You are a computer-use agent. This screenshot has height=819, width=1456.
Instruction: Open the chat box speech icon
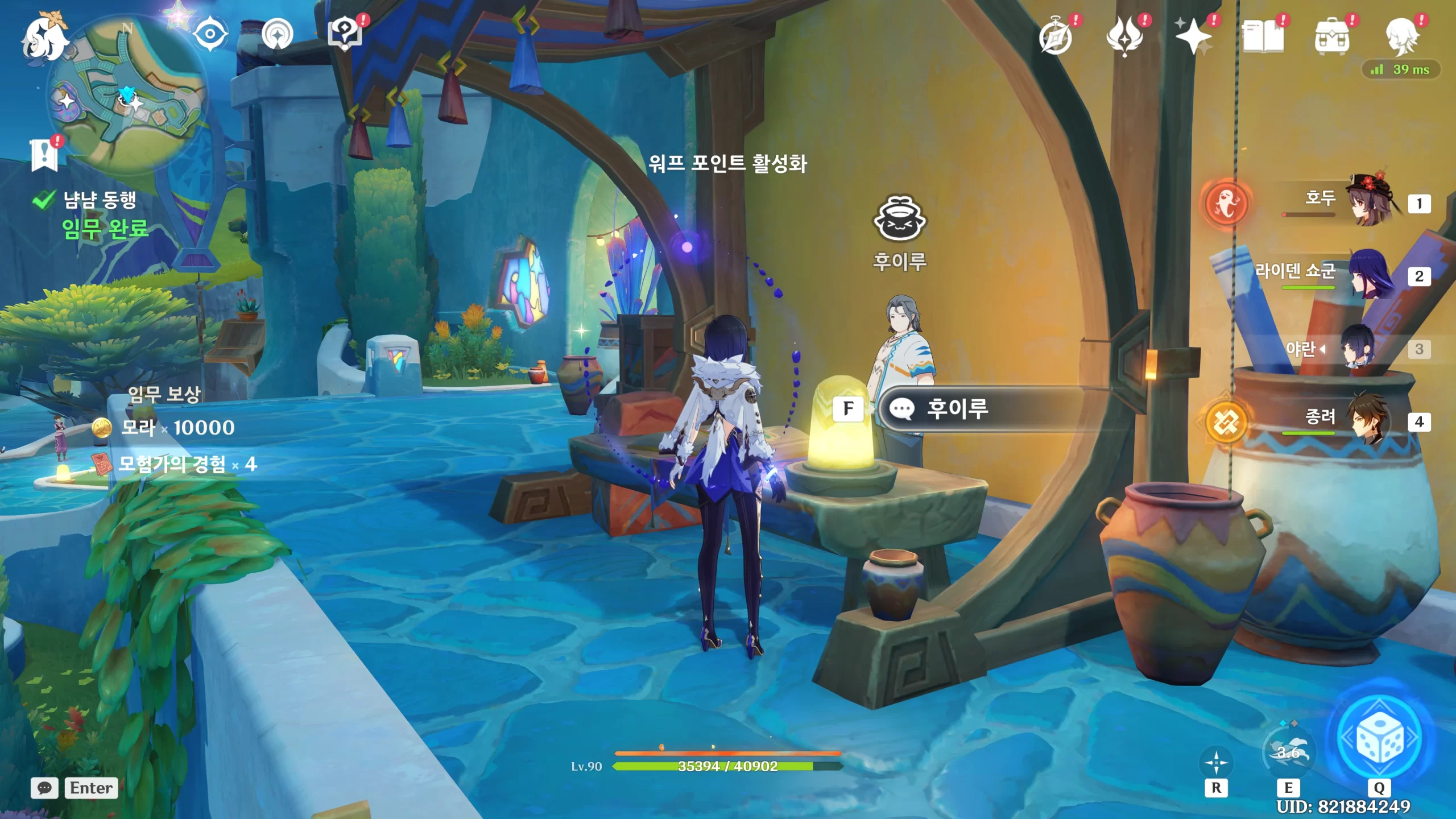click(x=44, y=788)
